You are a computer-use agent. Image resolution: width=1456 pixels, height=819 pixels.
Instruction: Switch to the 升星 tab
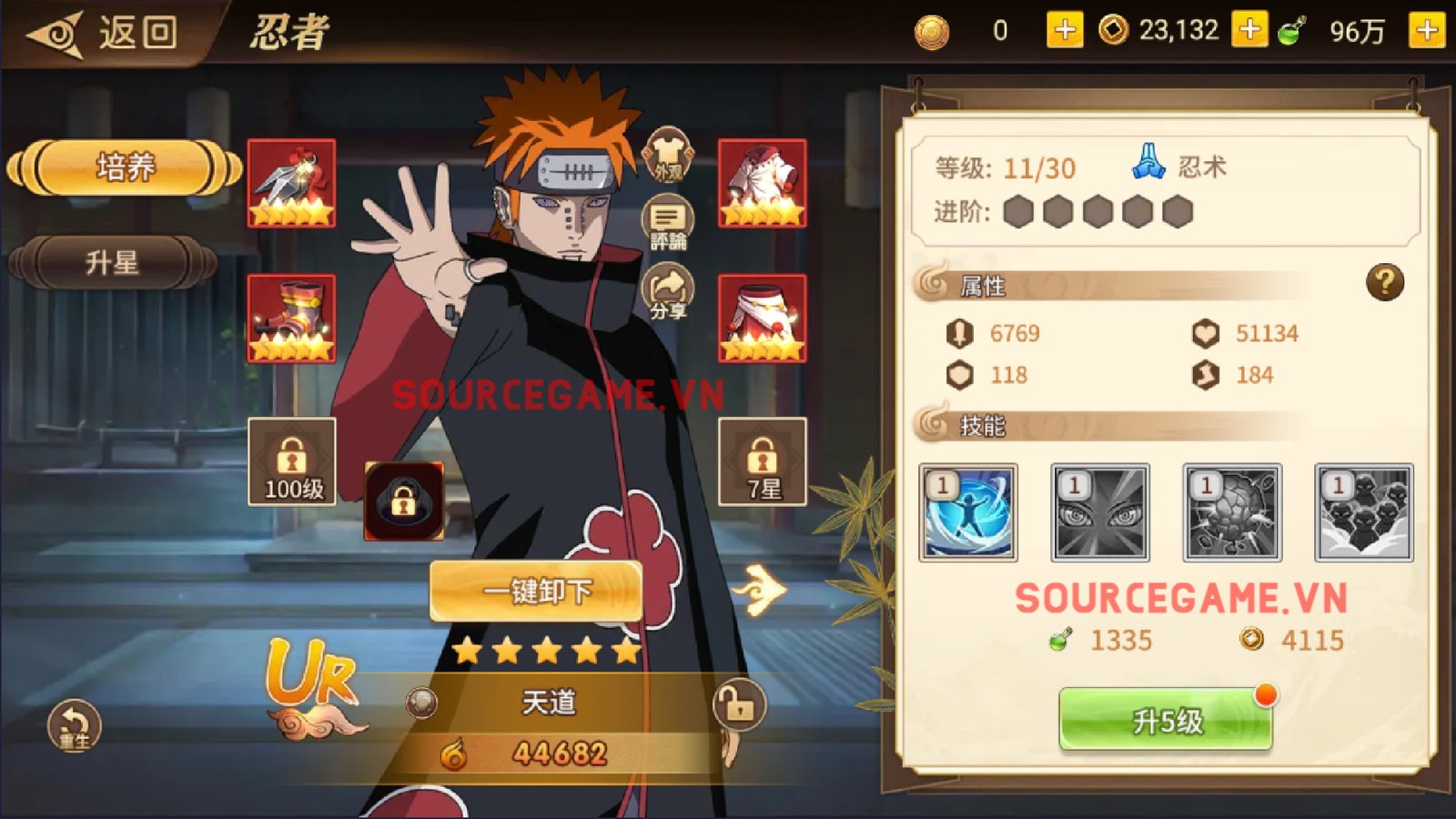pyautogui.click(x=112, y=263)
